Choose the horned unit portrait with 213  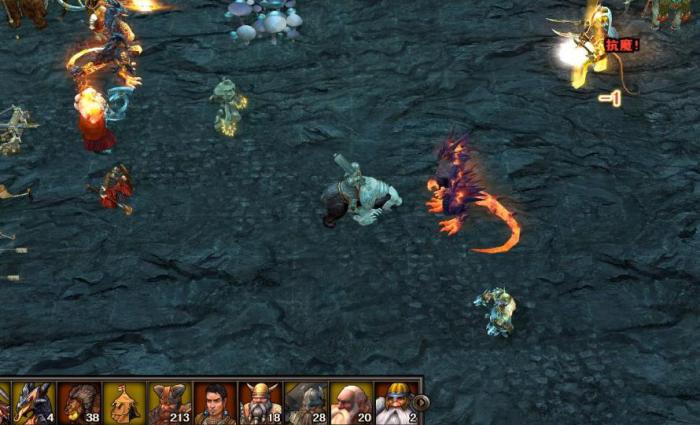coord(170,403)
